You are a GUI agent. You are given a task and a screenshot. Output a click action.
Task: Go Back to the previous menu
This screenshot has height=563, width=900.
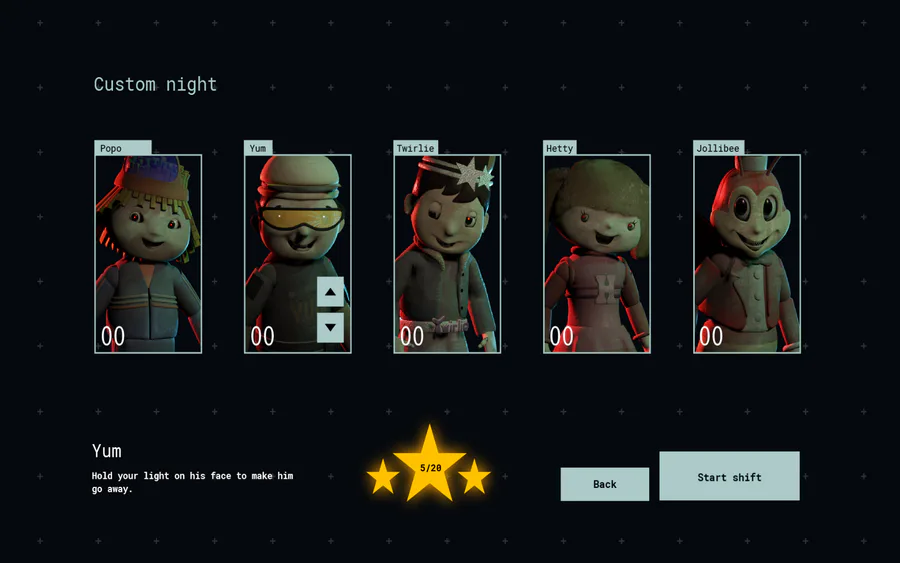[x=604, y=484]
